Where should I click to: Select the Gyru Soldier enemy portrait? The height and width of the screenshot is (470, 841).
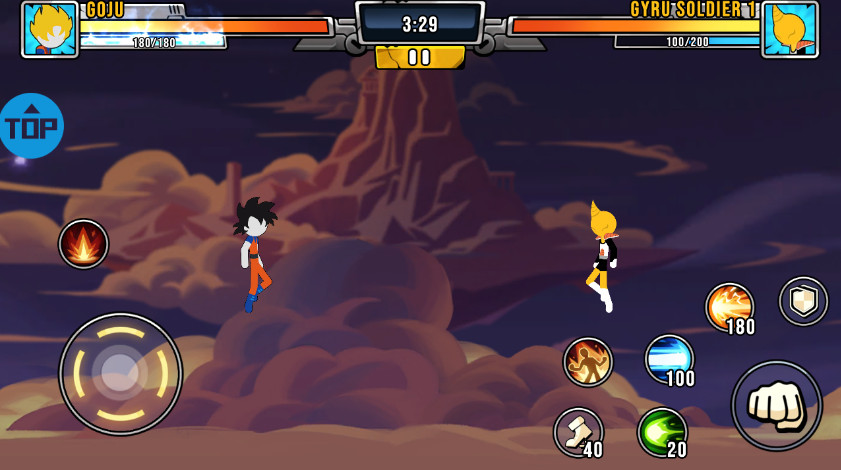point(790,29)
